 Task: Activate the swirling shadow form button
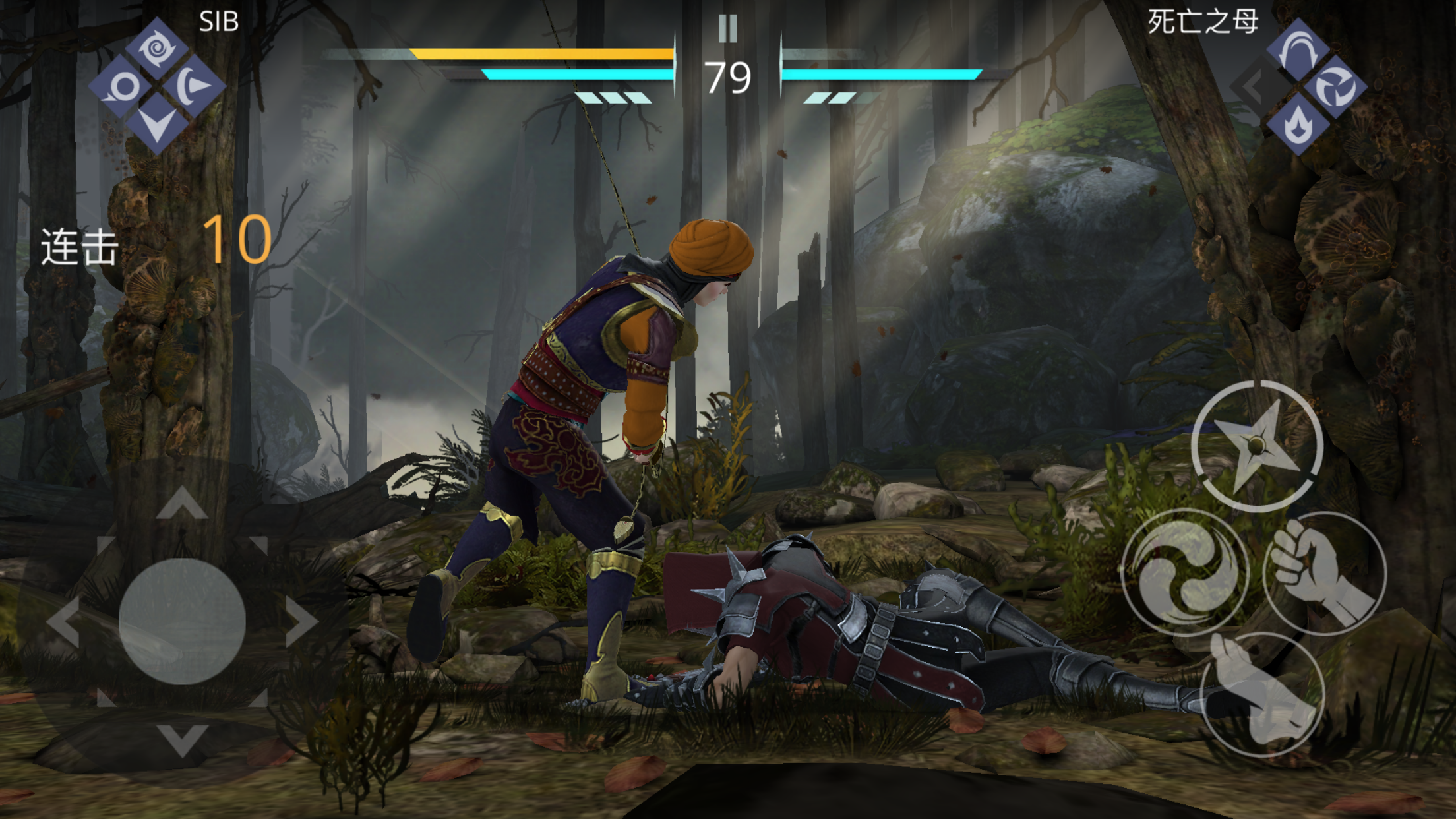coord(1186,572)
